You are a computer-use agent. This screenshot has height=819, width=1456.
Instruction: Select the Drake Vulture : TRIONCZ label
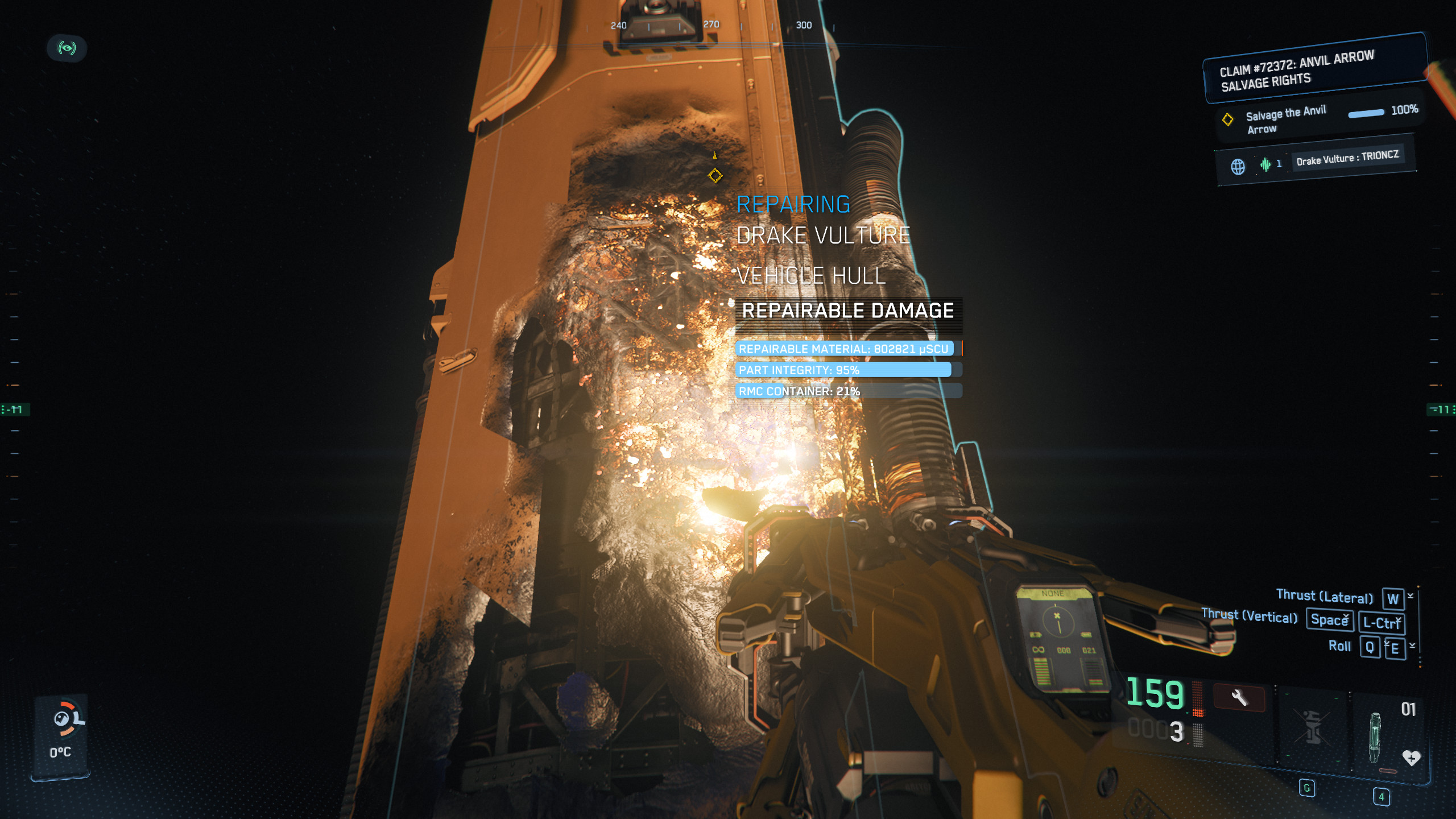tap(1347, 157)
